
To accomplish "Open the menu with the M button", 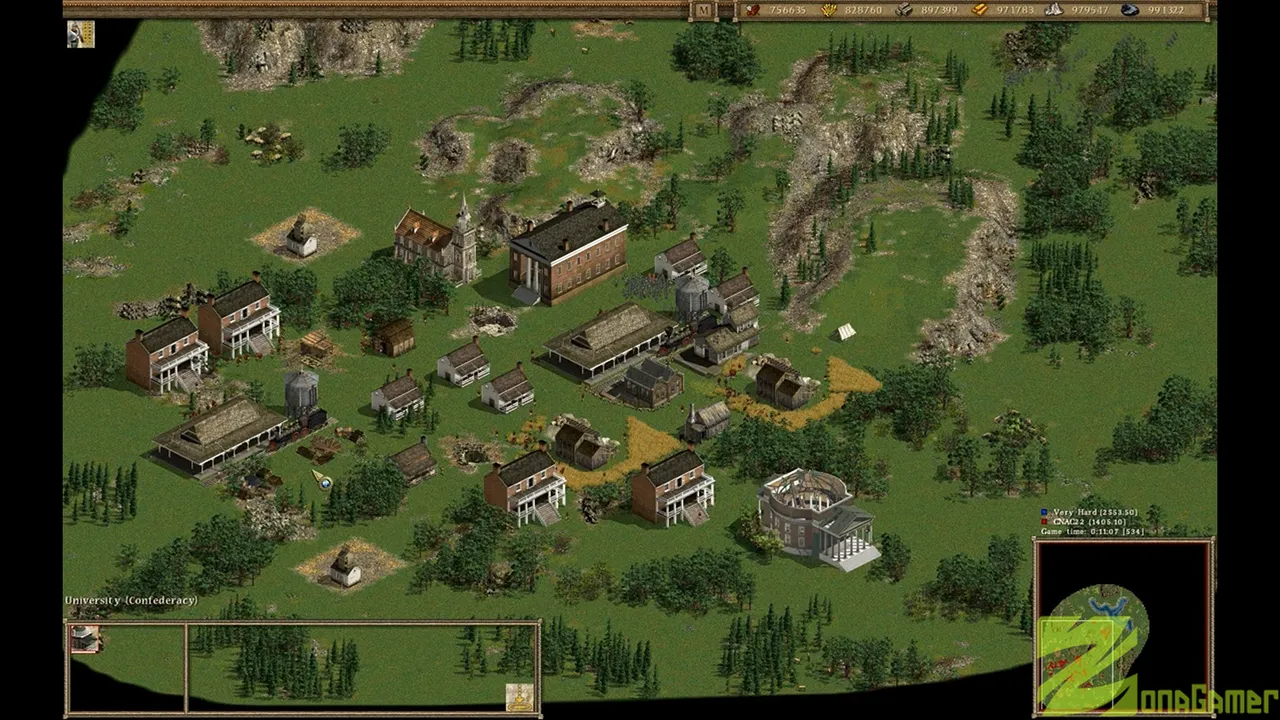I will click(704, 11).
